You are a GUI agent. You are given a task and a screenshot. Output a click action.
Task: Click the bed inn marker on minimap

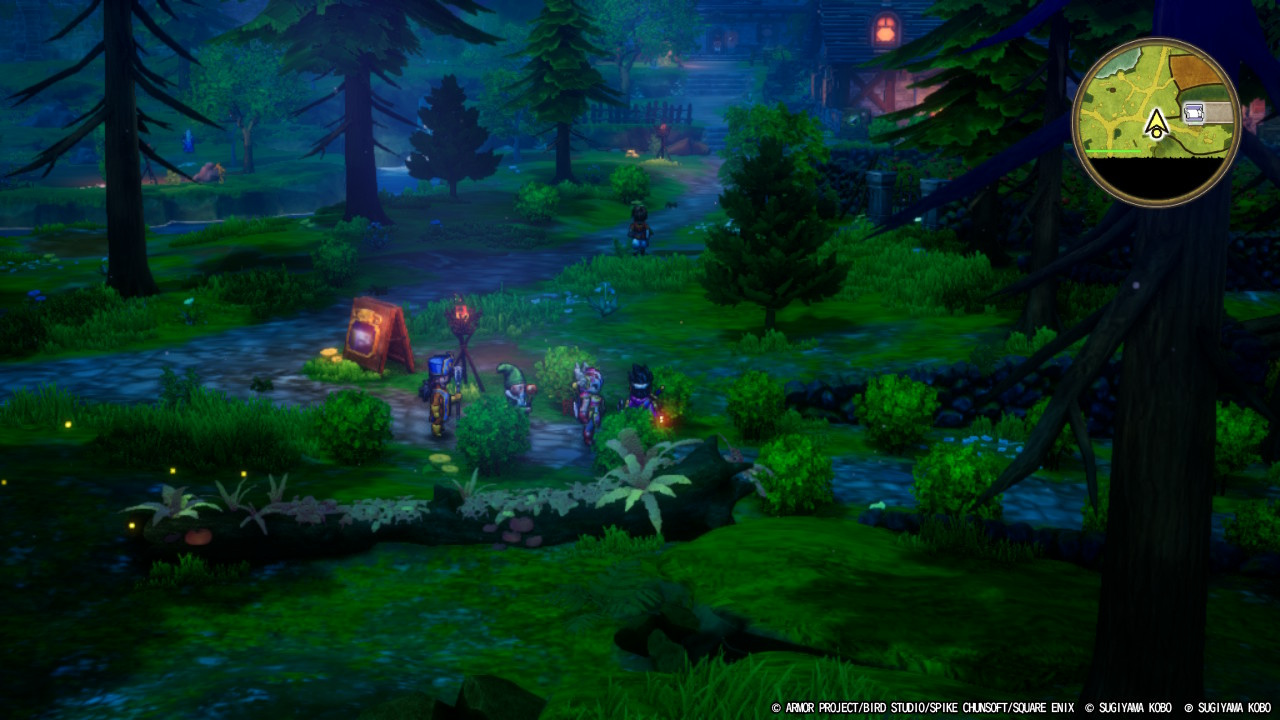tap(1193, 113)
